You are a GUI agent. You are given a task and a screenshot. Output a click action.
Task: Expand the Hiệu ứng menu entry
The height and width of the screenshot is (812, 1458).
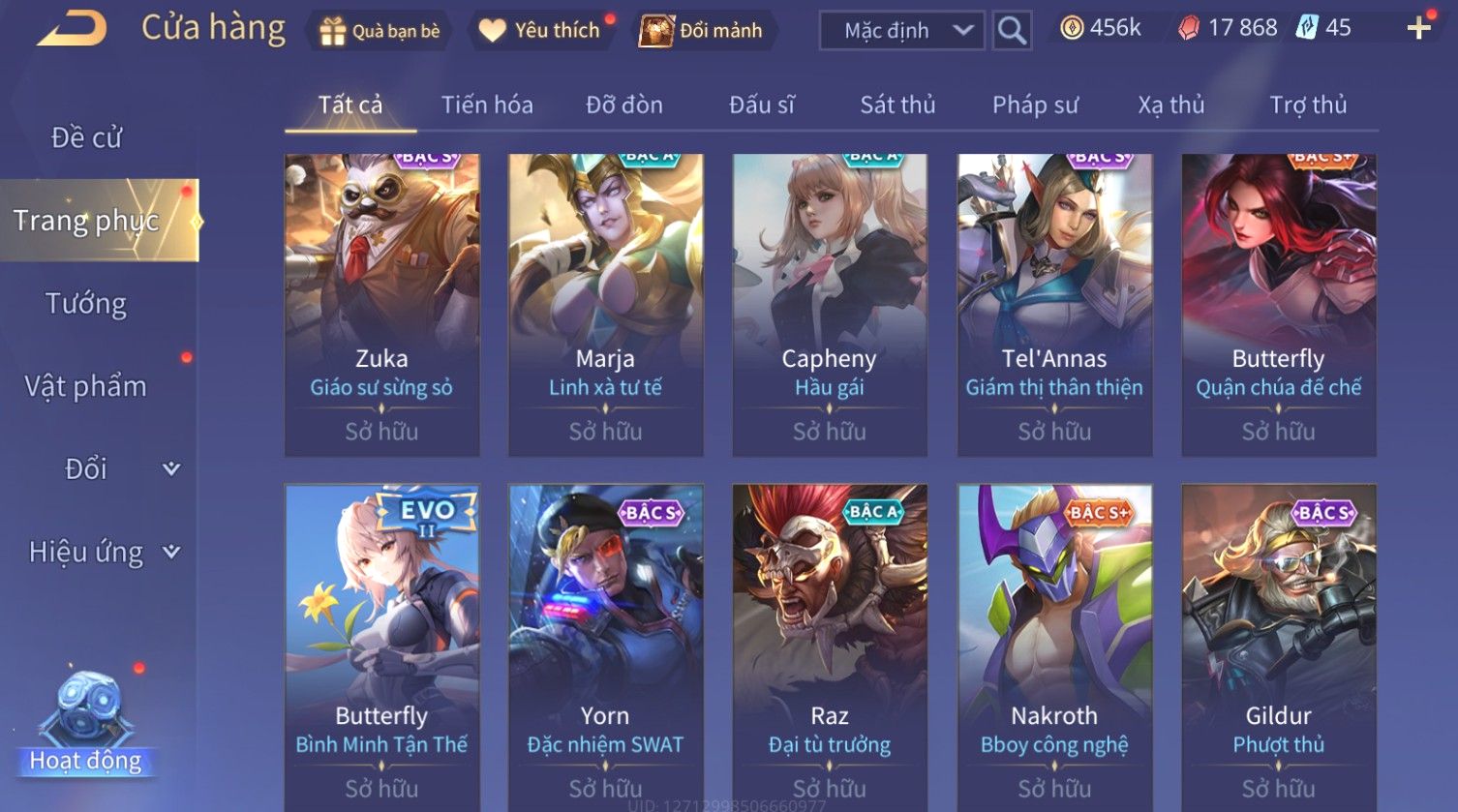102,552
